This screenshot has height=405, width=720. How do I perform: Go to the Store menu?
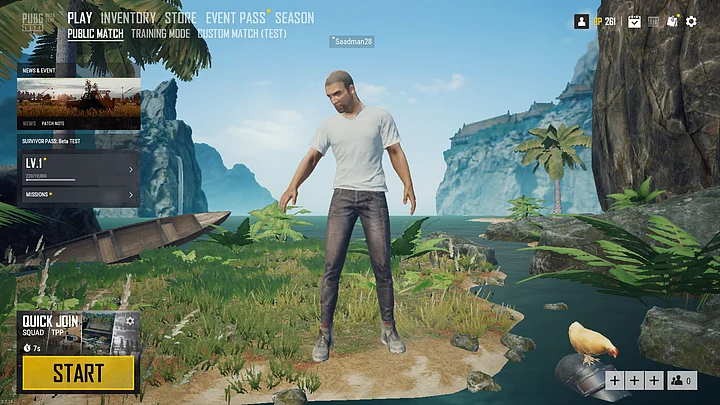coord(180,18)
